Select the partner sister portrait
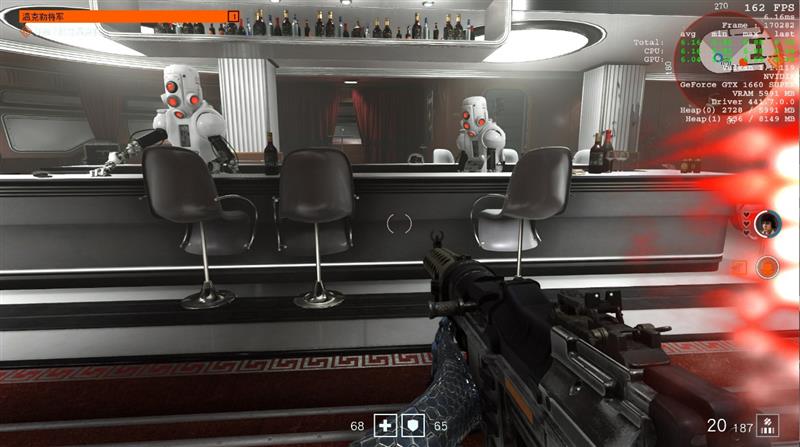 pyautogui.click(x=767, y=222)
